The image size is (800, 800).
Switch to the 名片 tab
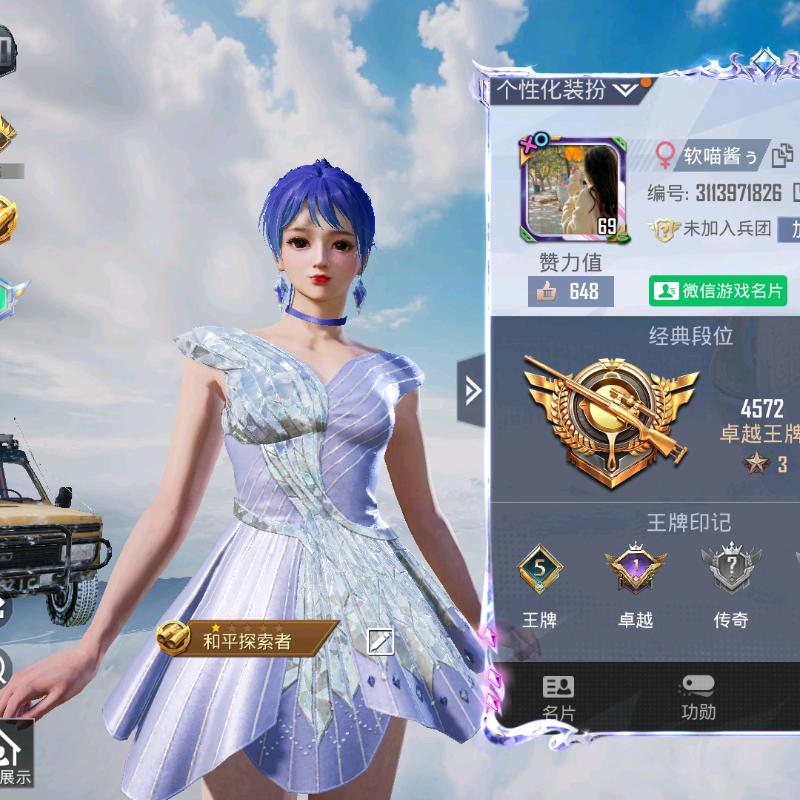(558, 696)
